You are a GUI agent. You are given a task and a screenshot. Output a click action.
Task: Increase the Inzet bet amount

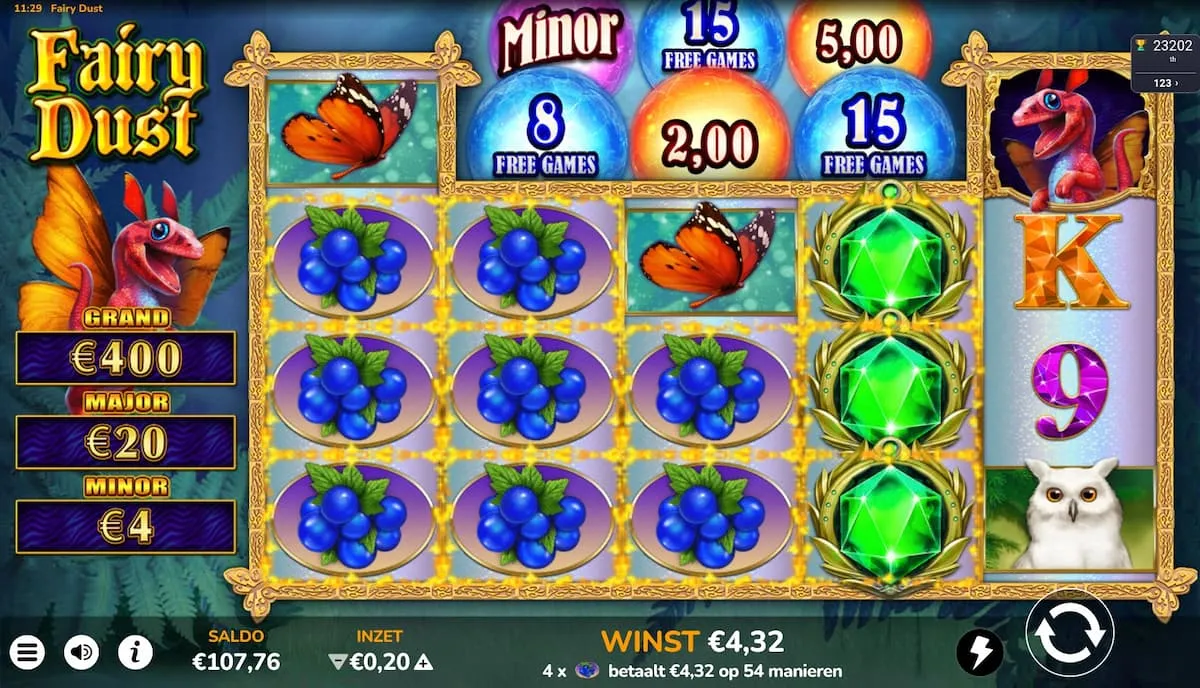pyautogui.click(x=425, y=661)
